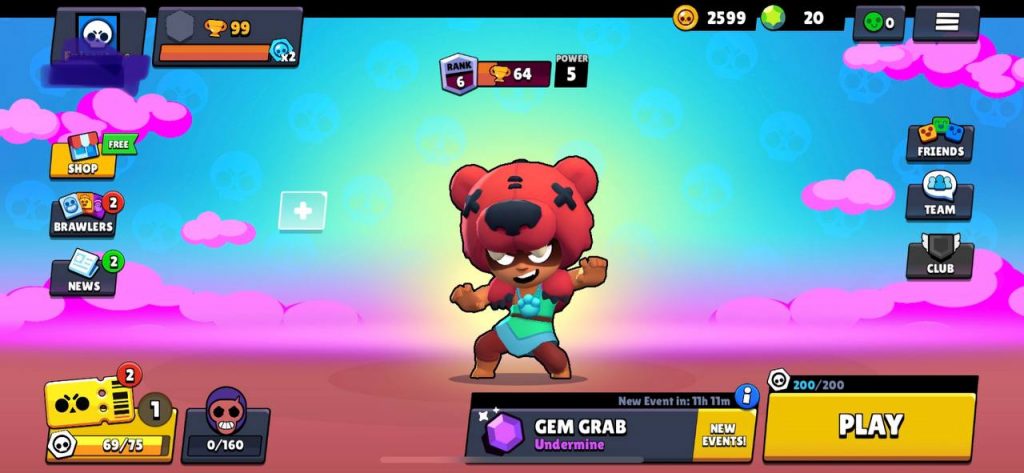Tap the gold coins balance
The height and width of the screenshot is (473, 1024).
point(710,17)
